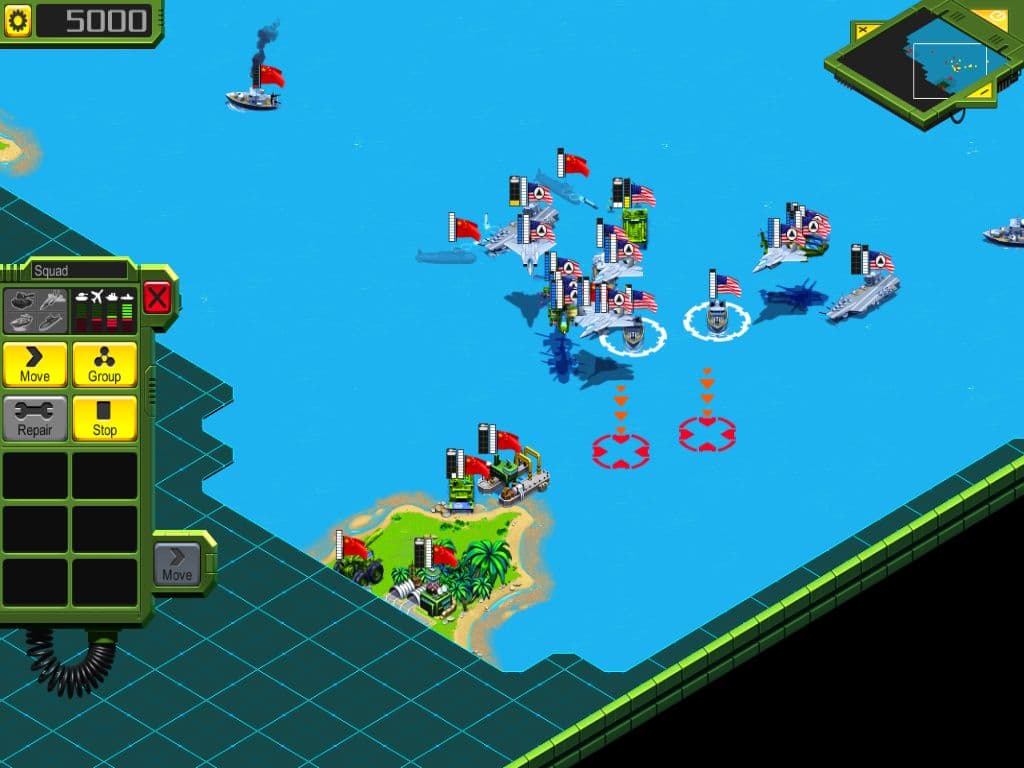This screenshot has height=768, width=1024.
Task: Stop the selected squad
Action: 104,419
